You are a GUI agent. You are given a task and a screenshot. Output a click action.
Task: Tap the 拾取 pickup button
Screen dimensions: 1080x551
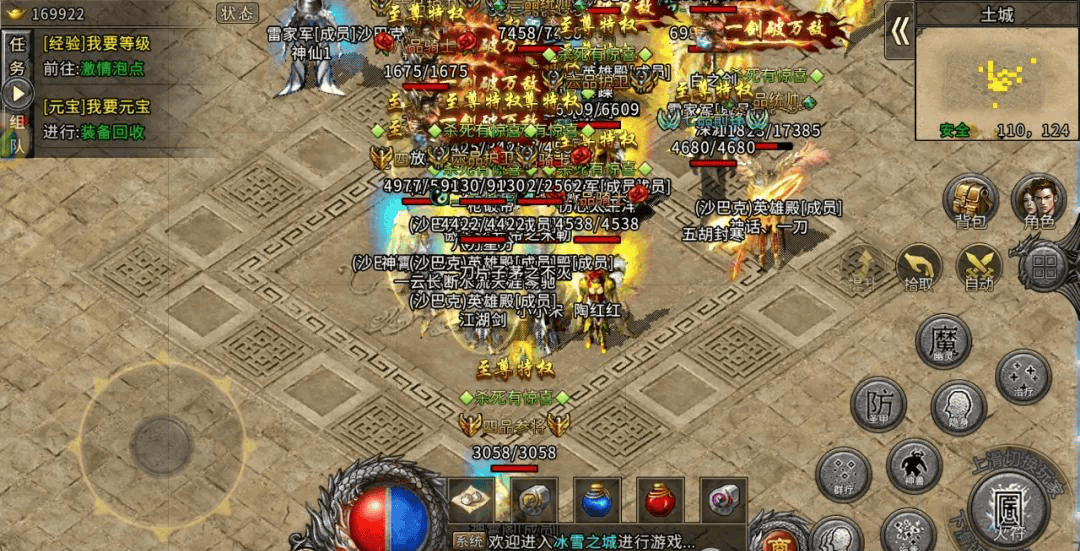919,266
